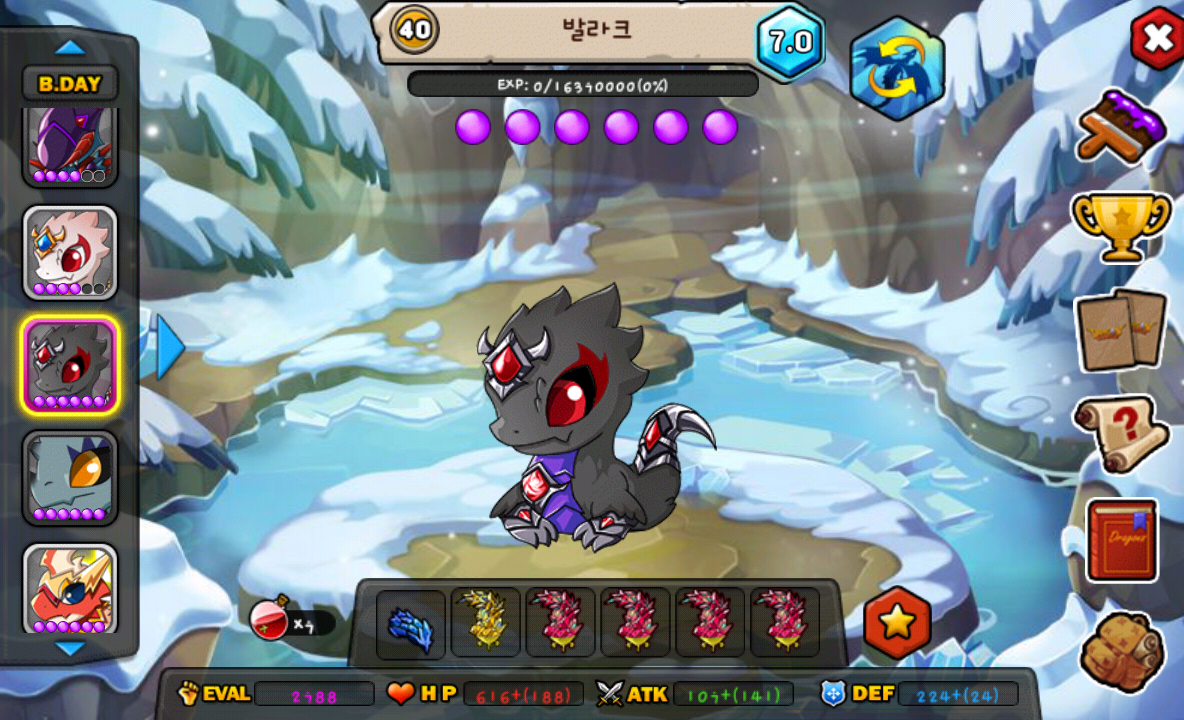Click the up arrow above the dragon list
Viewport: 1184px width, 720px height.
[70, 47]
